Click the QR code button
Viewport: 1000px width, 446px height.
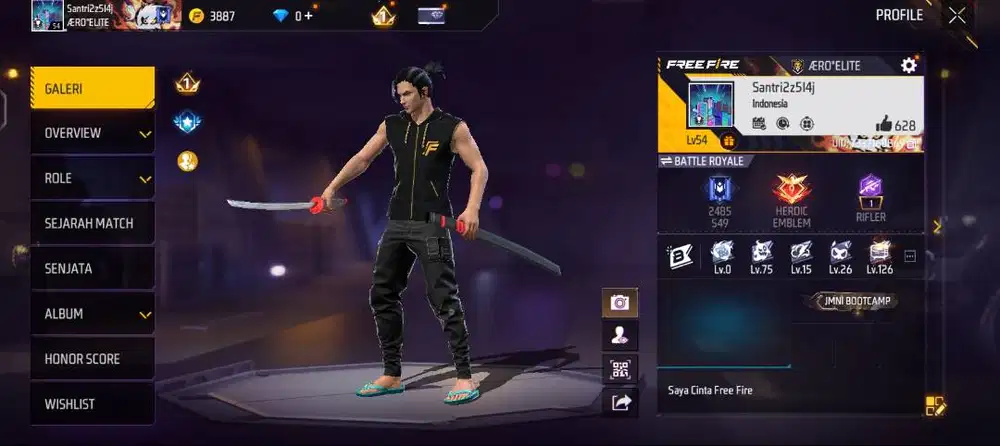pos(620,369)
